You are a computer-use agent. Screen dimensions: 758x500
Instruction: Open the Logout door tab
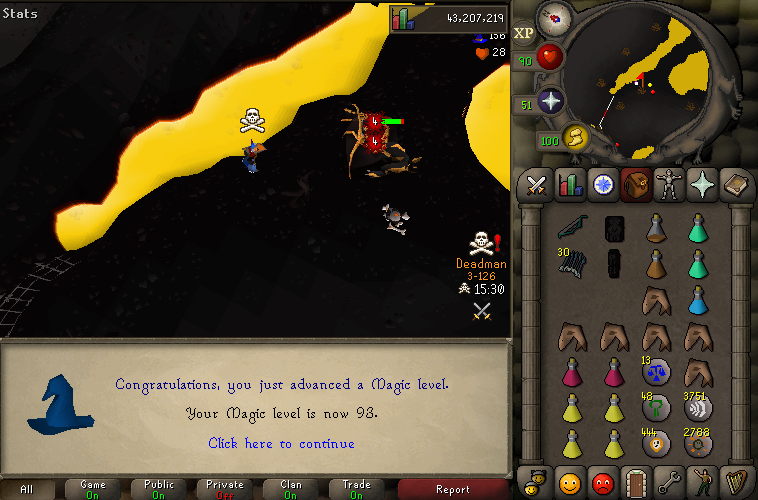coord(635,481)
